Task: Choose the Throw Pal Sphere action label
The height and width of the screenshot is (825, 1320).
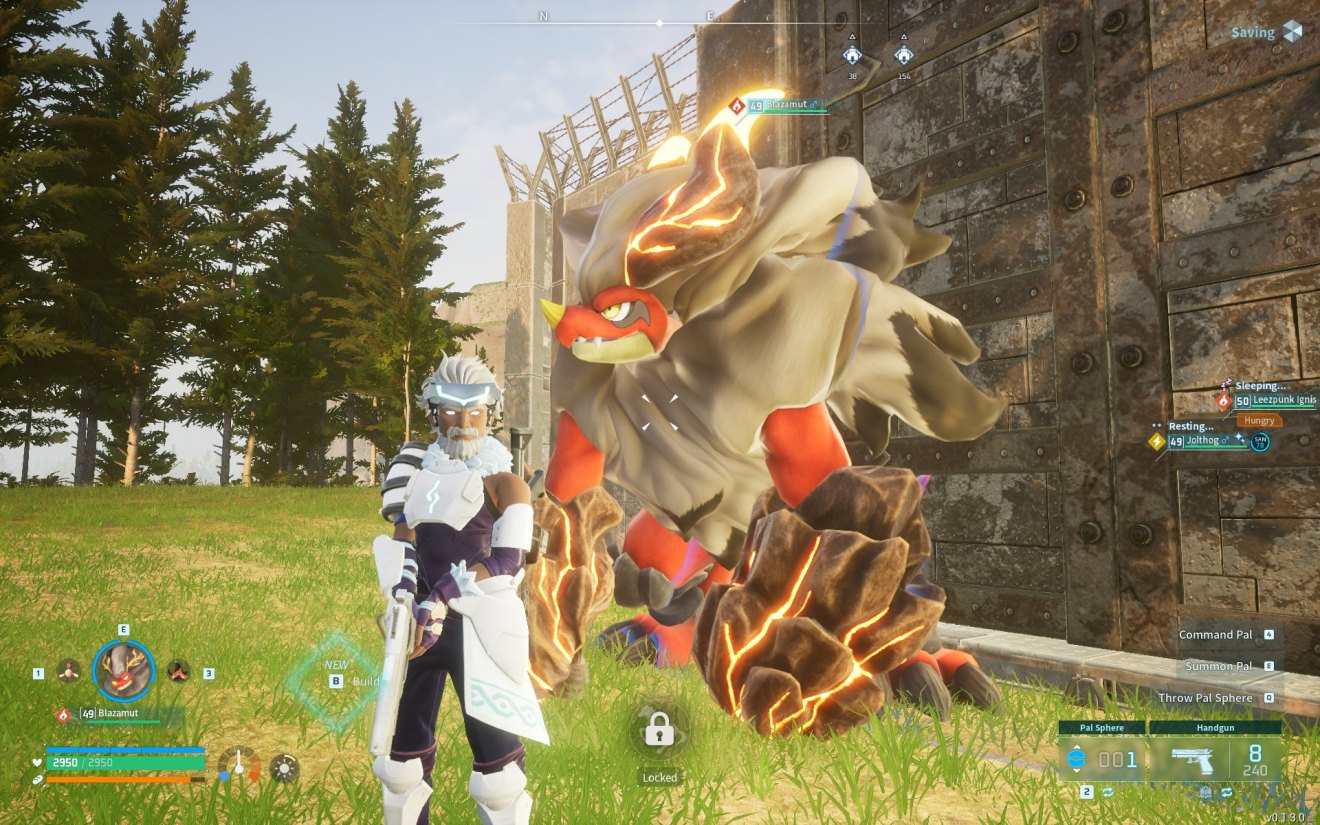Action: [1205, 698]
